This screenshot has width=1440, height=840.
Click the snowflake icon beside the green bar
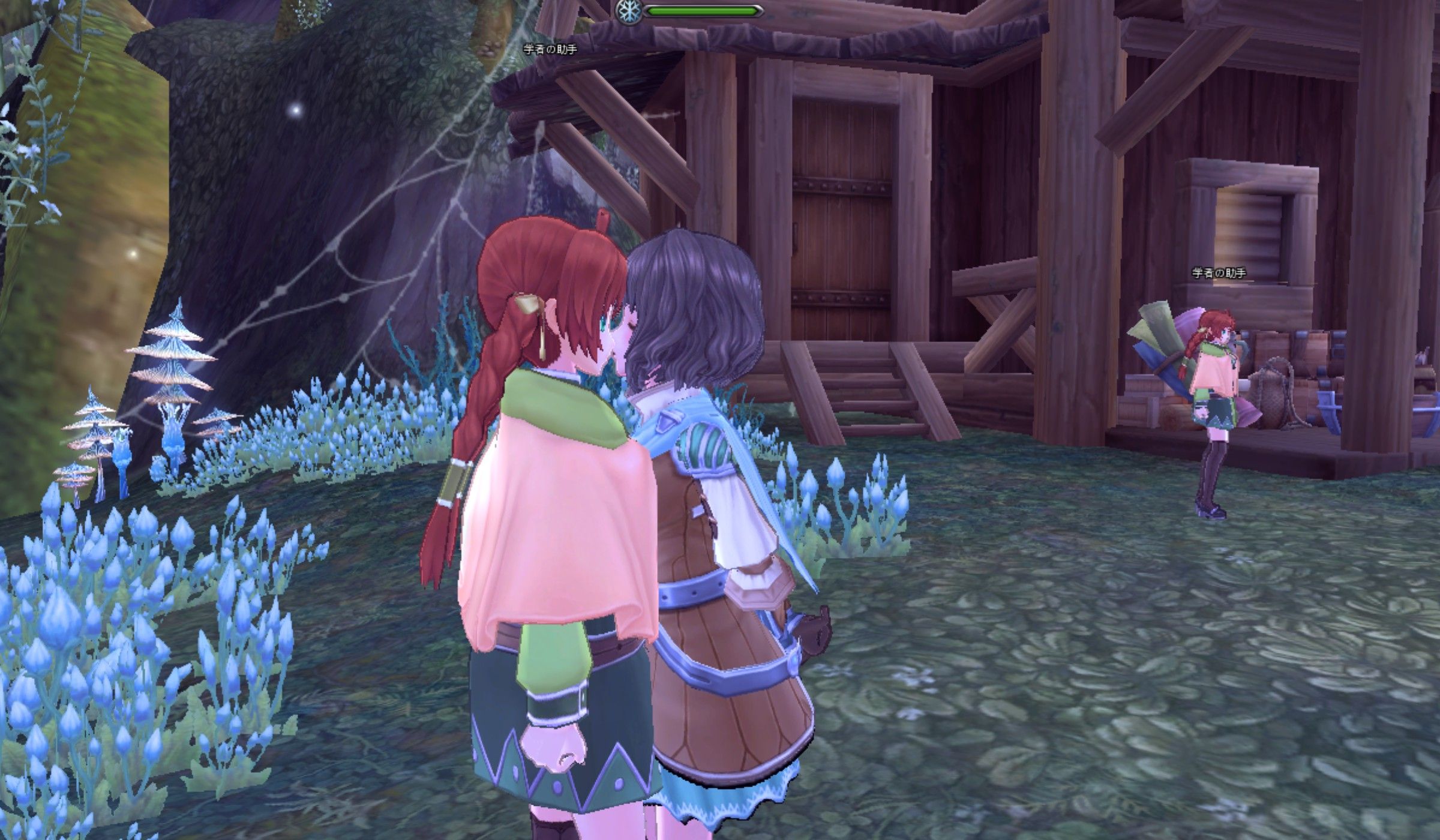pyautogui.click(x=628, y=10)
